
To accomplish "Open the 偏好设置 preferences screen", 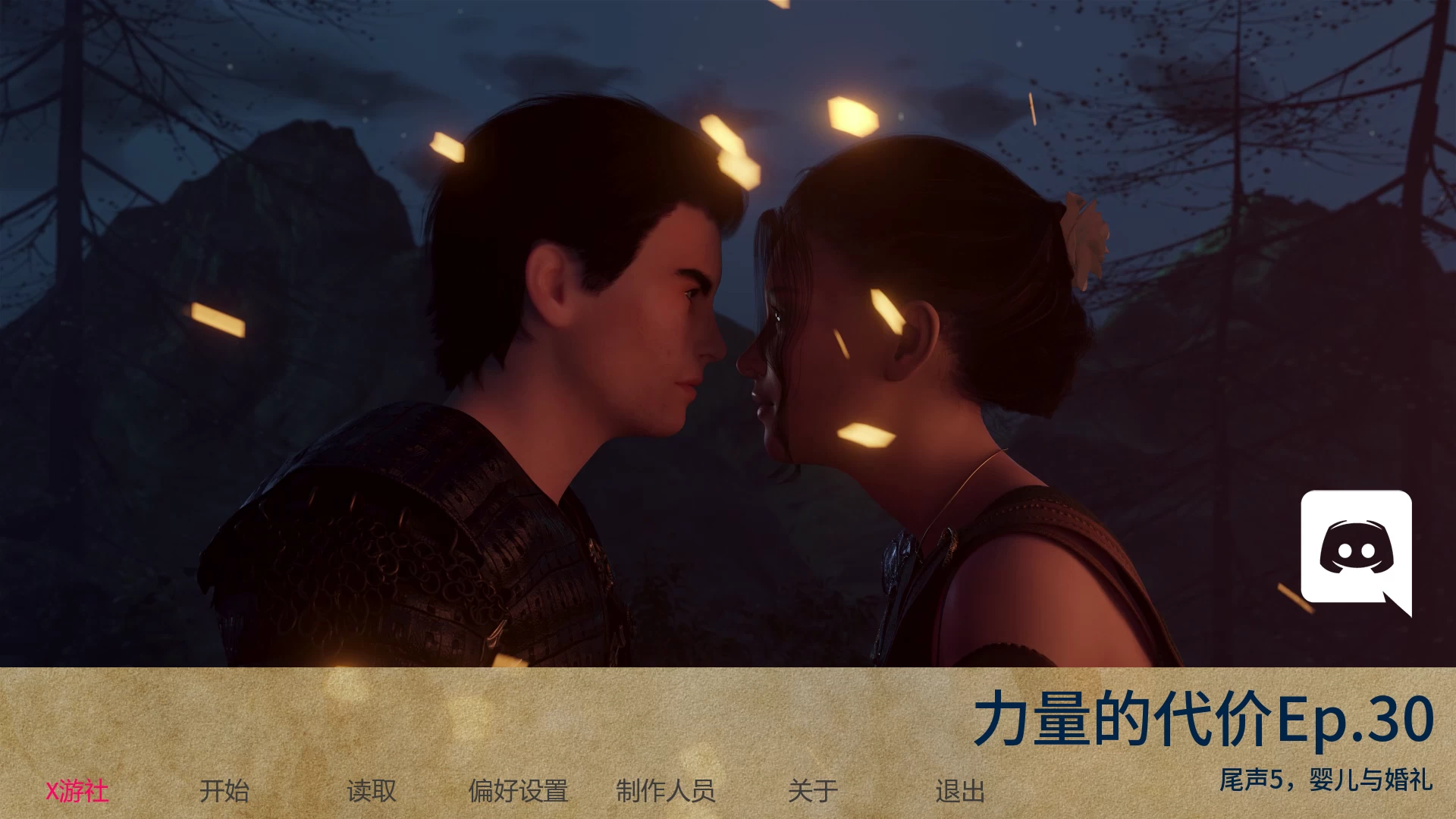I will (x=519, y=791).
